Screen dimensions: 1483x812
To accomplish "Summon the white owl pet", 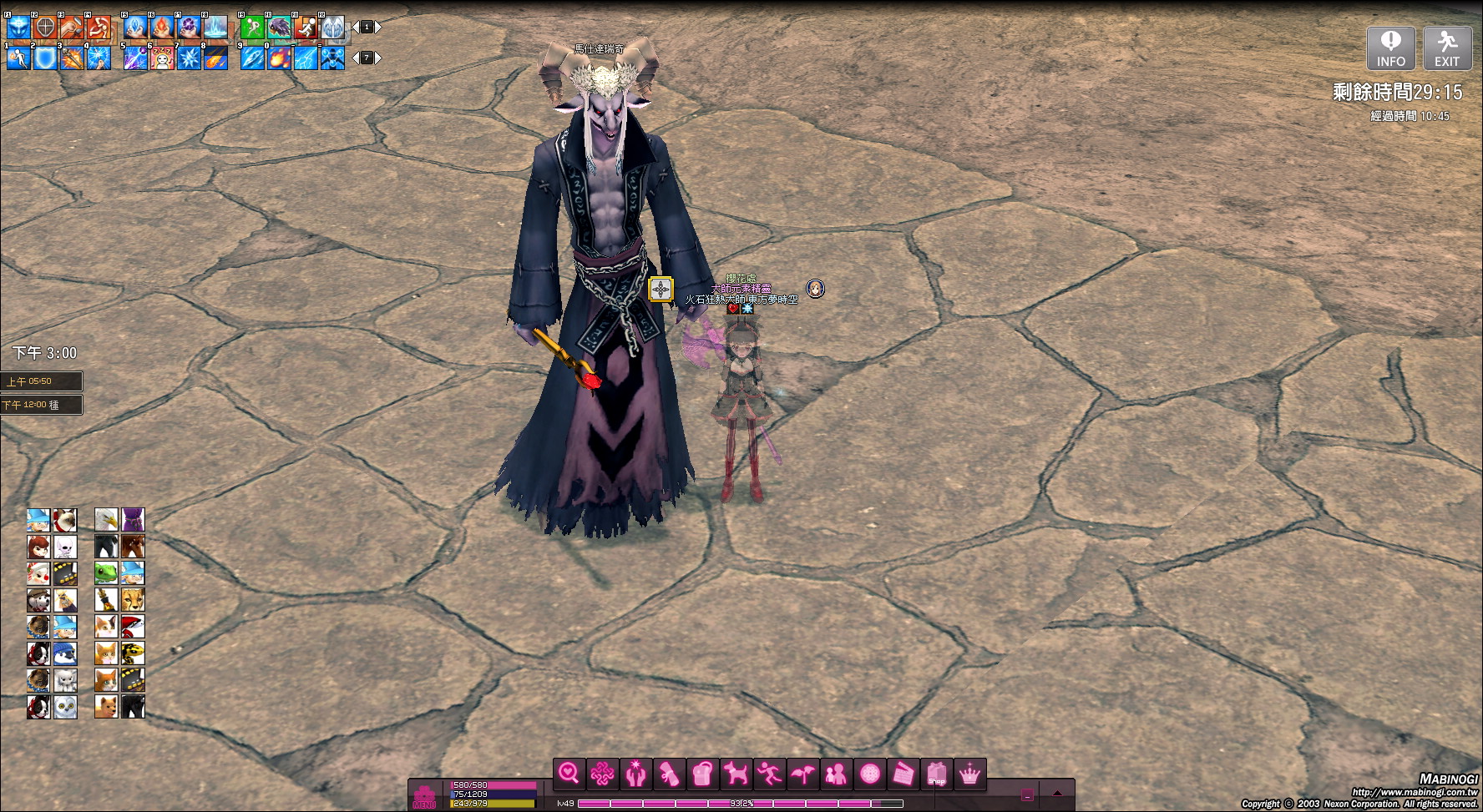I will coord(65,707).
